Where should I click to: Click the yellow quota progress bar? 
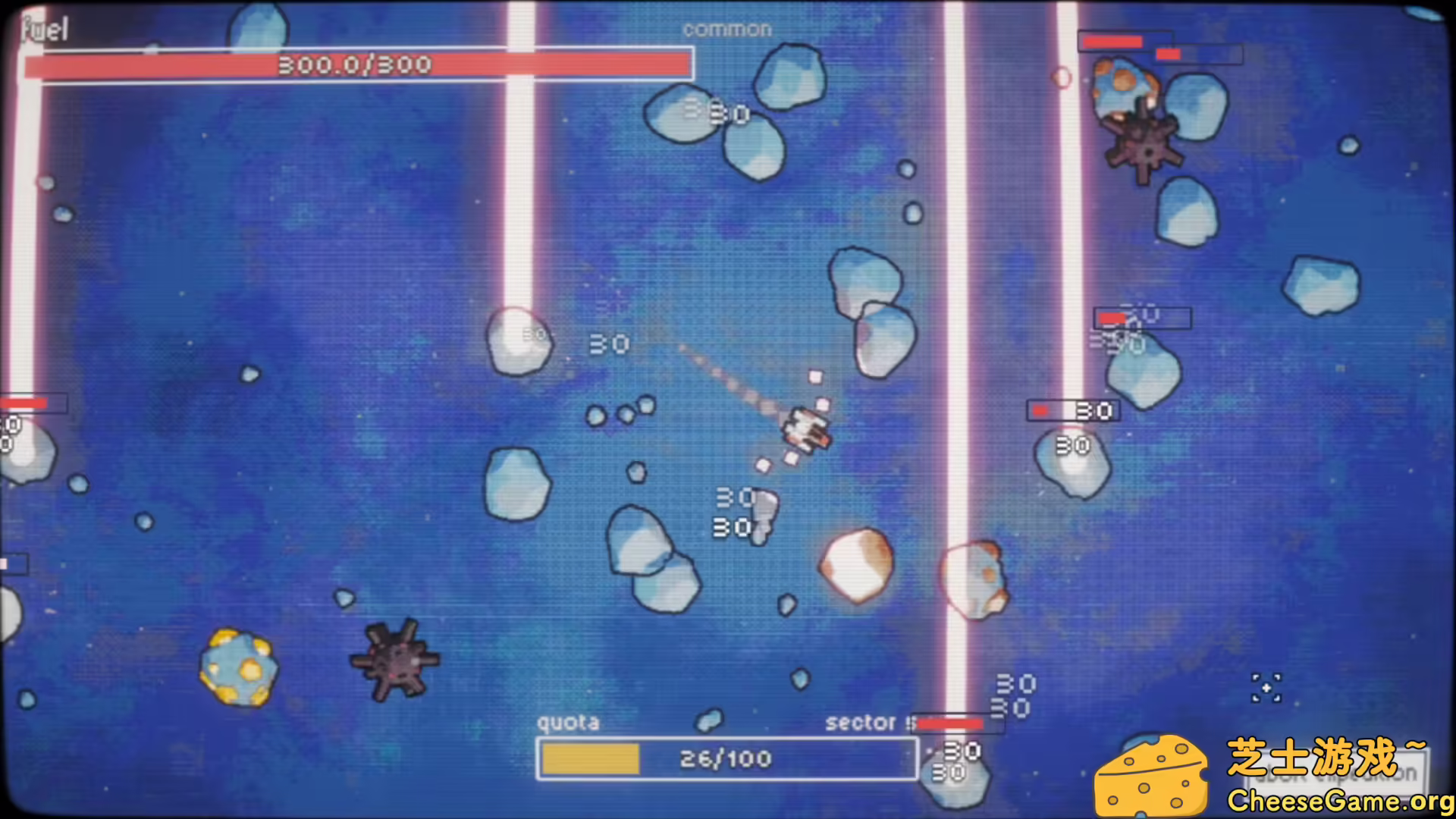click(590, 758)
